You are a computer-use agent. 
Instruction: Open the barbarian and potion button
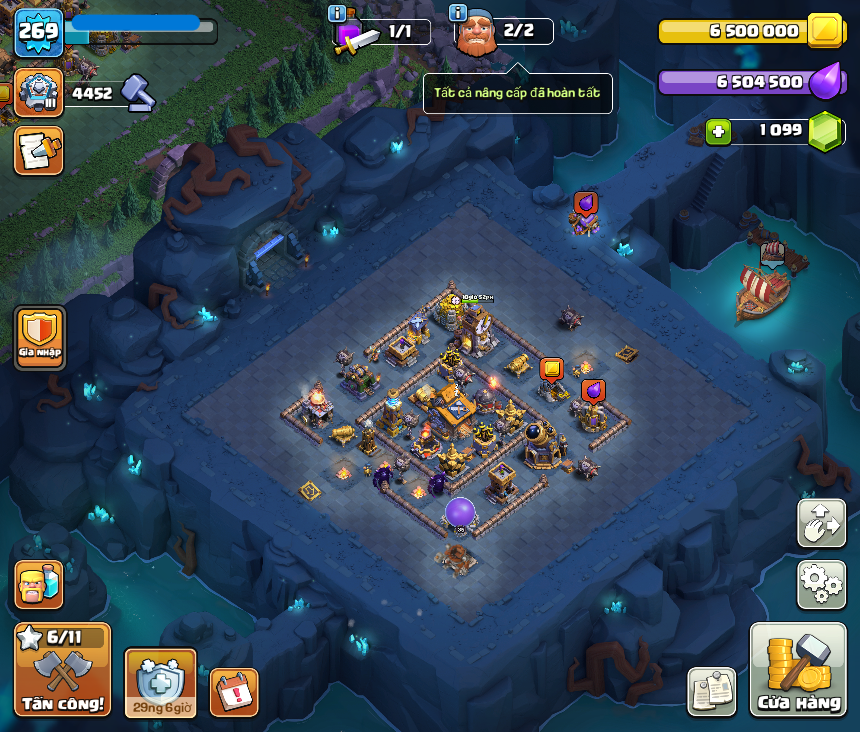39,584
